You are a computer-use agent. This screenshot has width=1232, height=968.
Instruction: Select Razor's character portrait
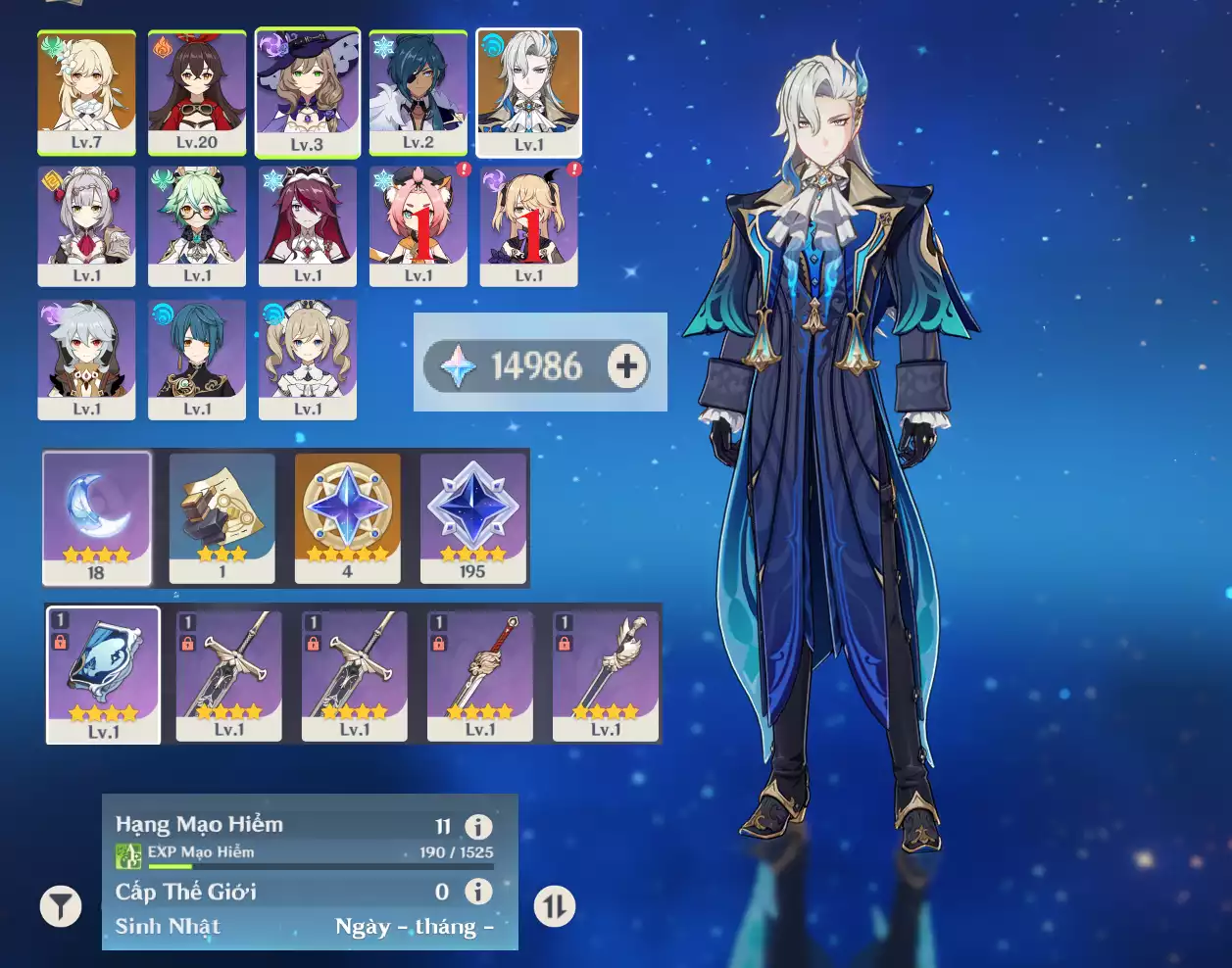[x=86, y=360]
